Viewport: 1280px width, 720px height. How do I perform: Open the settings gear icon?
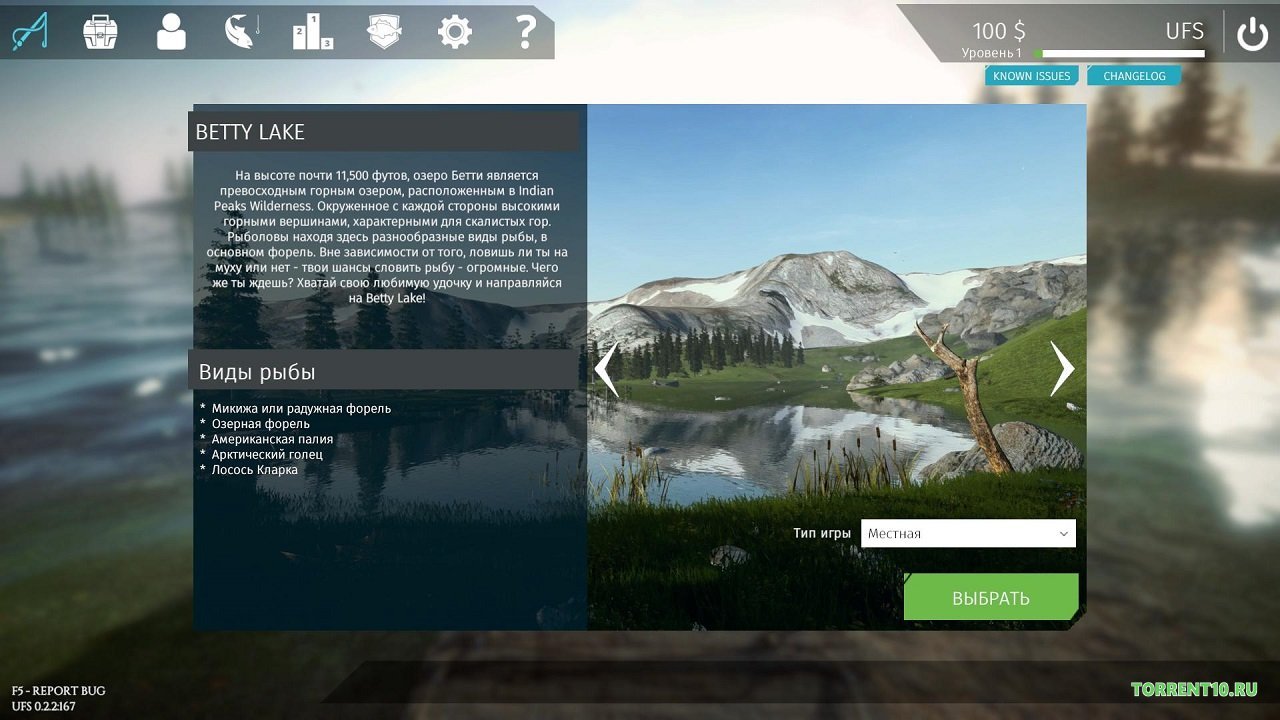coord(454,31)
